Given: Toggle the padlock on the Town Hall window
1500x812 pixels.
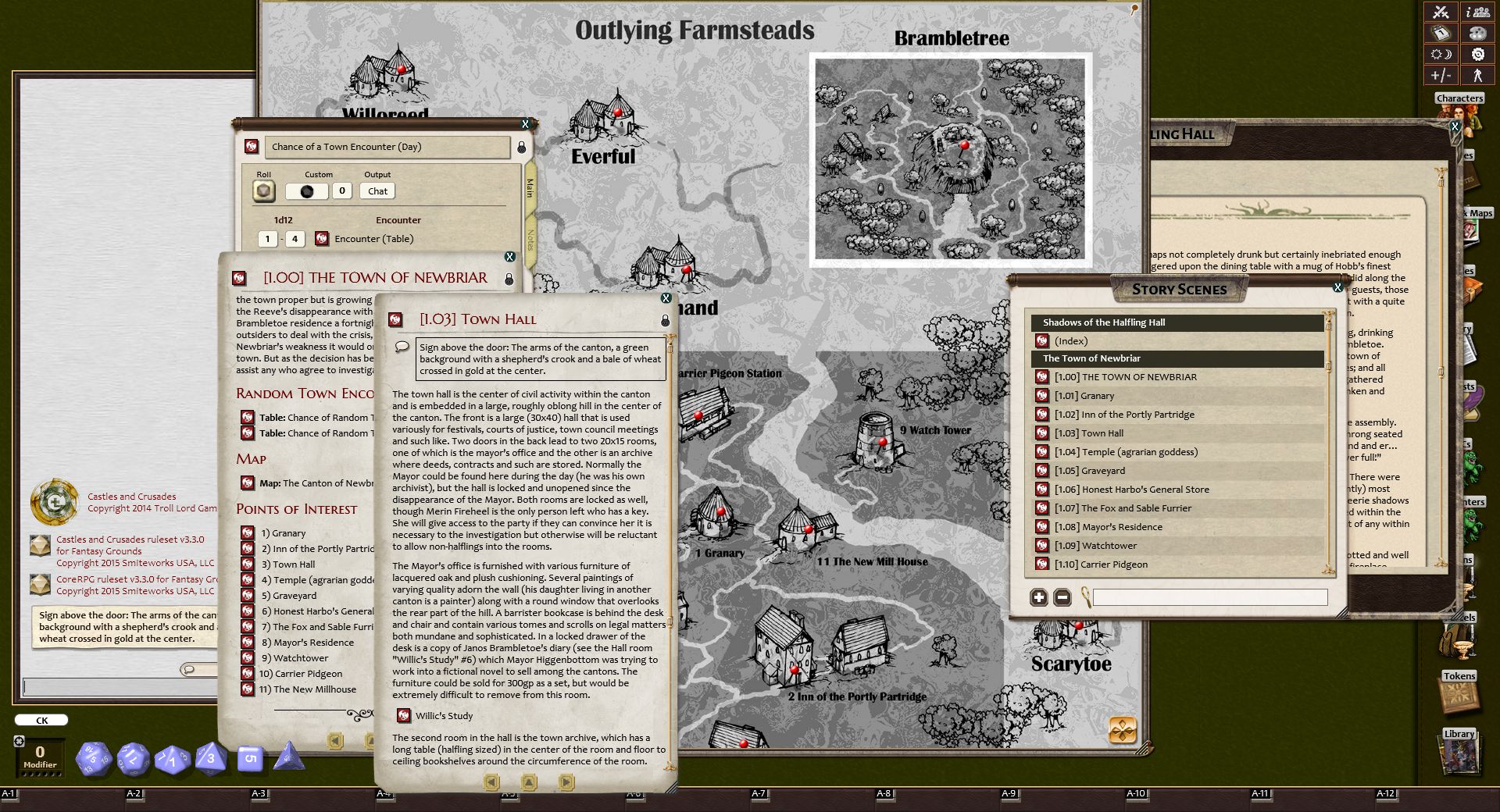Looking at the screenshot, I should coord(664,319).
